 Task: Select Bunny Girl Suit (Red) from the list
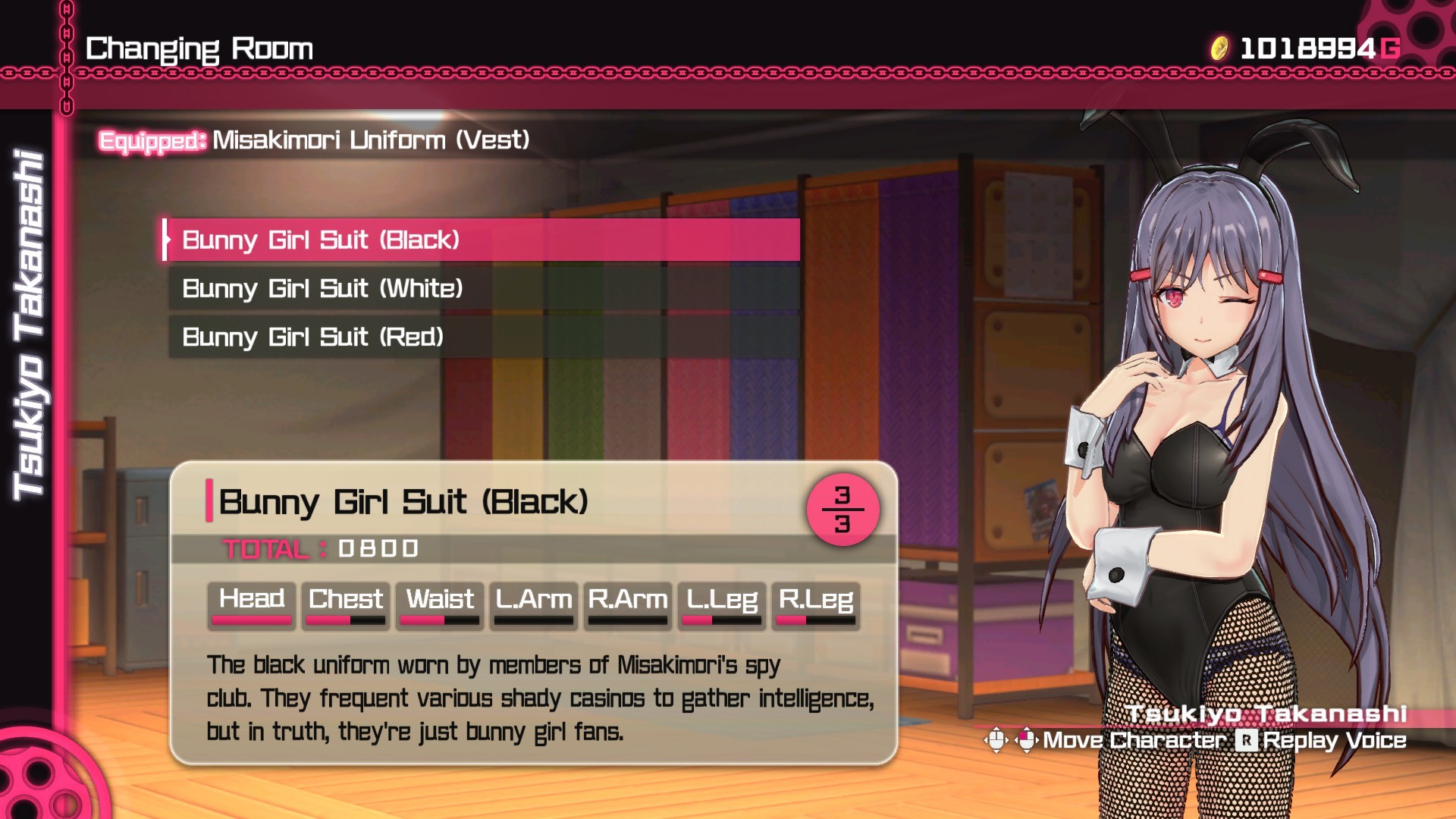tap(311, 337)
